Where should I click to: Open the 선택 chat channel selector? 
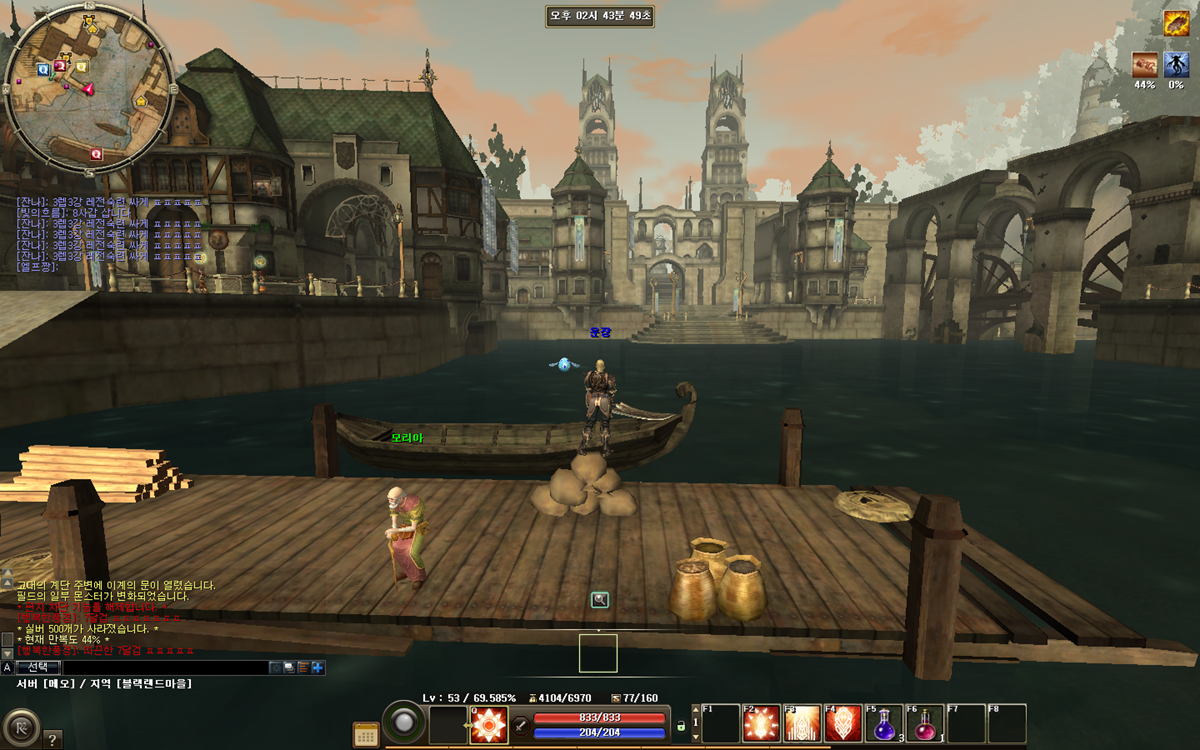(39, 667)
